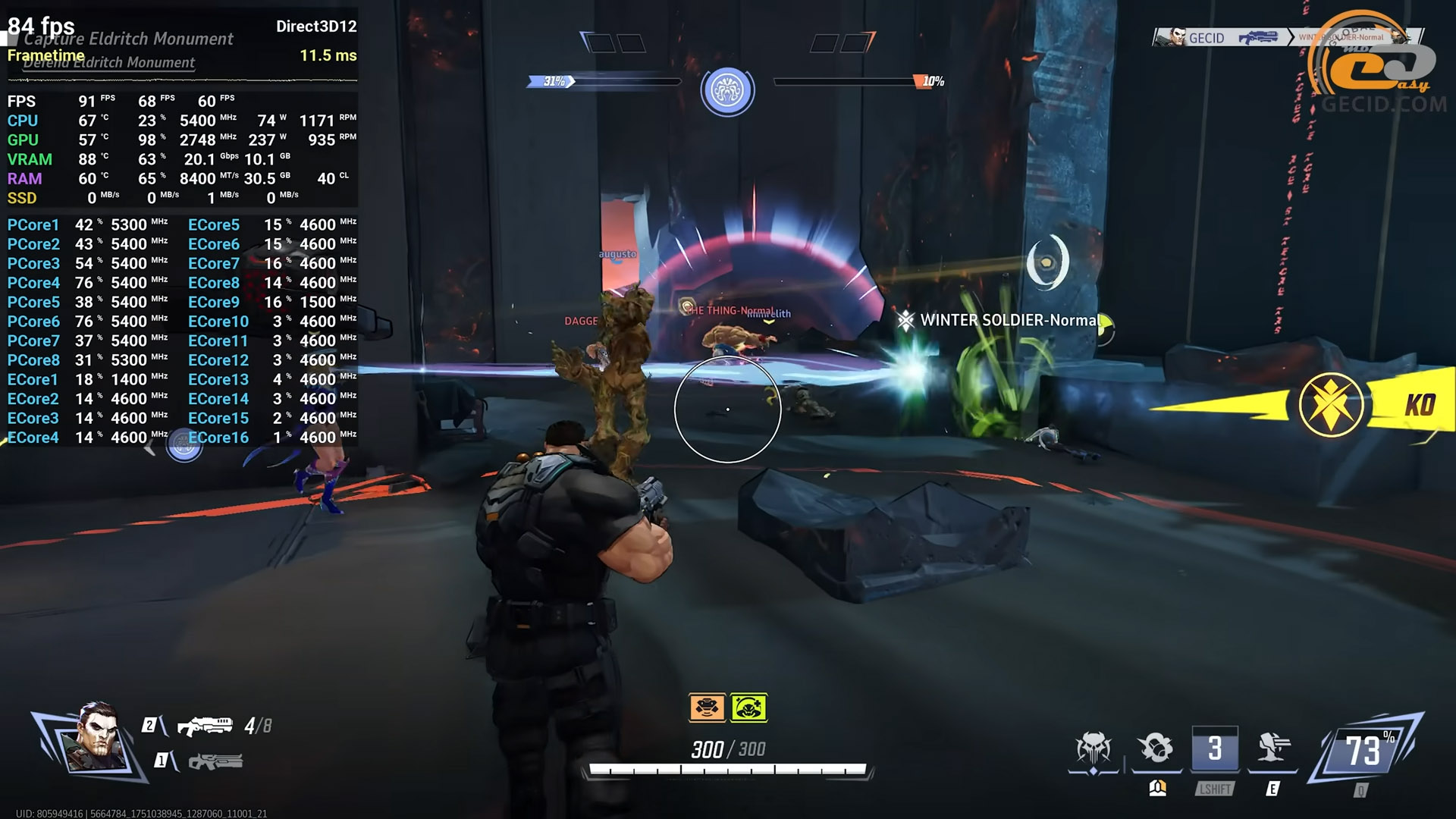Switch to the greyed-out rifle weapon icon

(215, 761)
